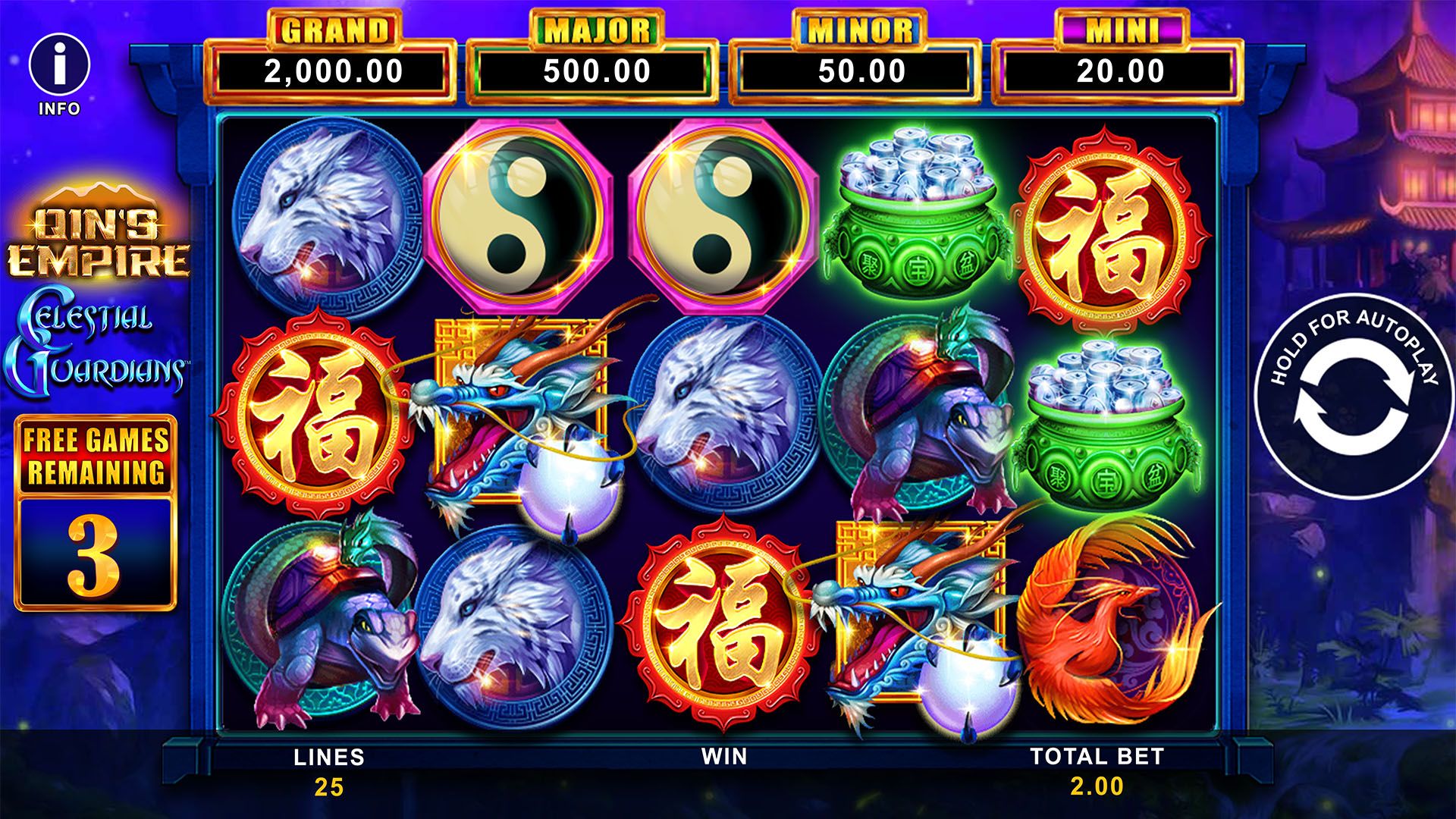Select the green treasure pot on reel four
Image resolution: width=1456 pixels, height=819 pixels.
coord(914,212)
